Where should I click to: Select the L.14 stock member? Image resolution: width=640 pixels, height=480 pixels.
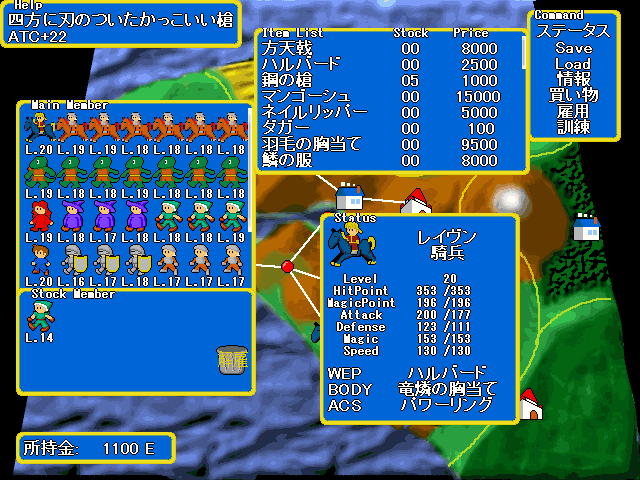[40, 316]
